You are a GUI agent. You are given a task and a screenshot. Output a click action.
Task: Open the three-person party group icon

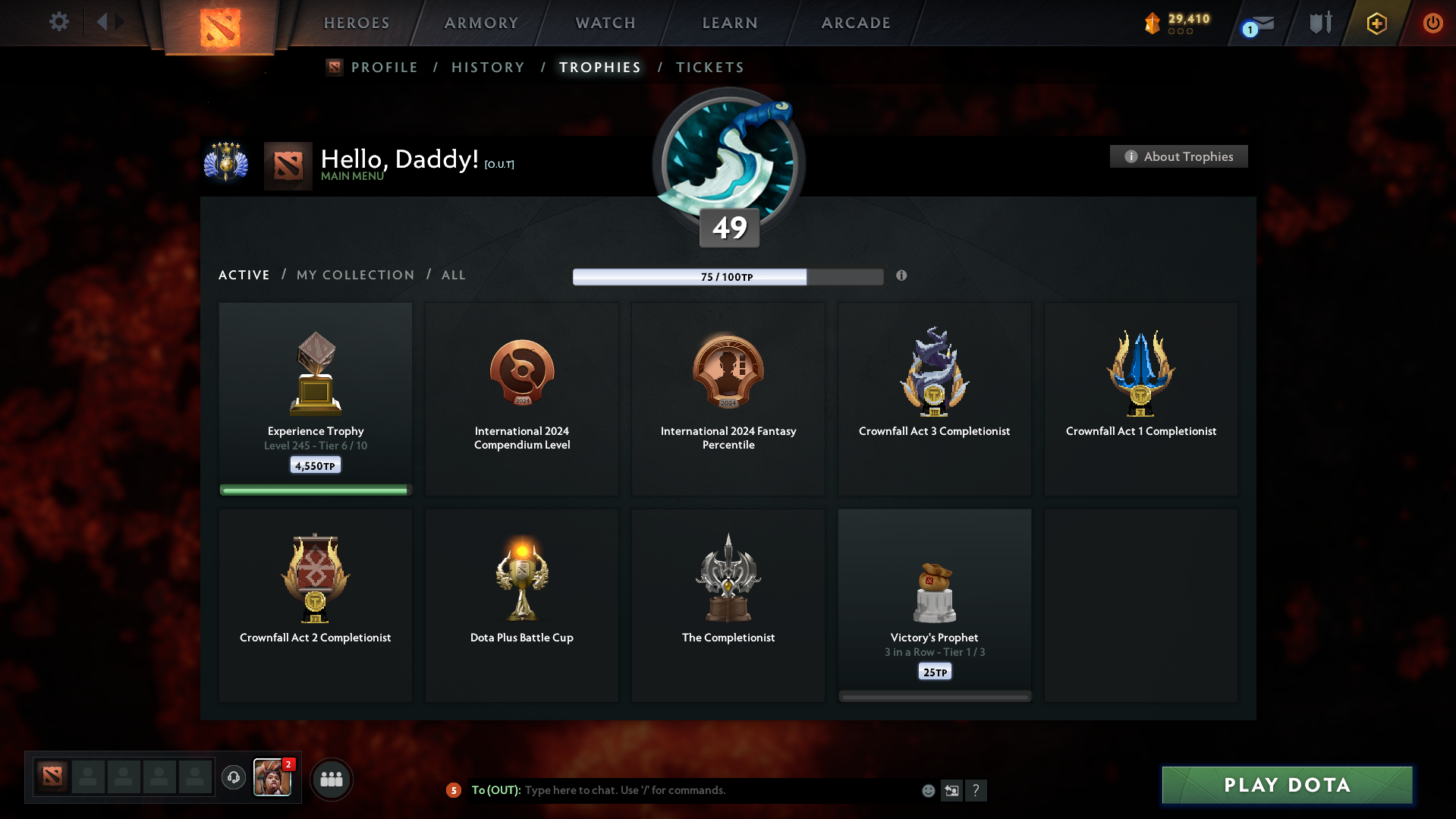[331, 779]
